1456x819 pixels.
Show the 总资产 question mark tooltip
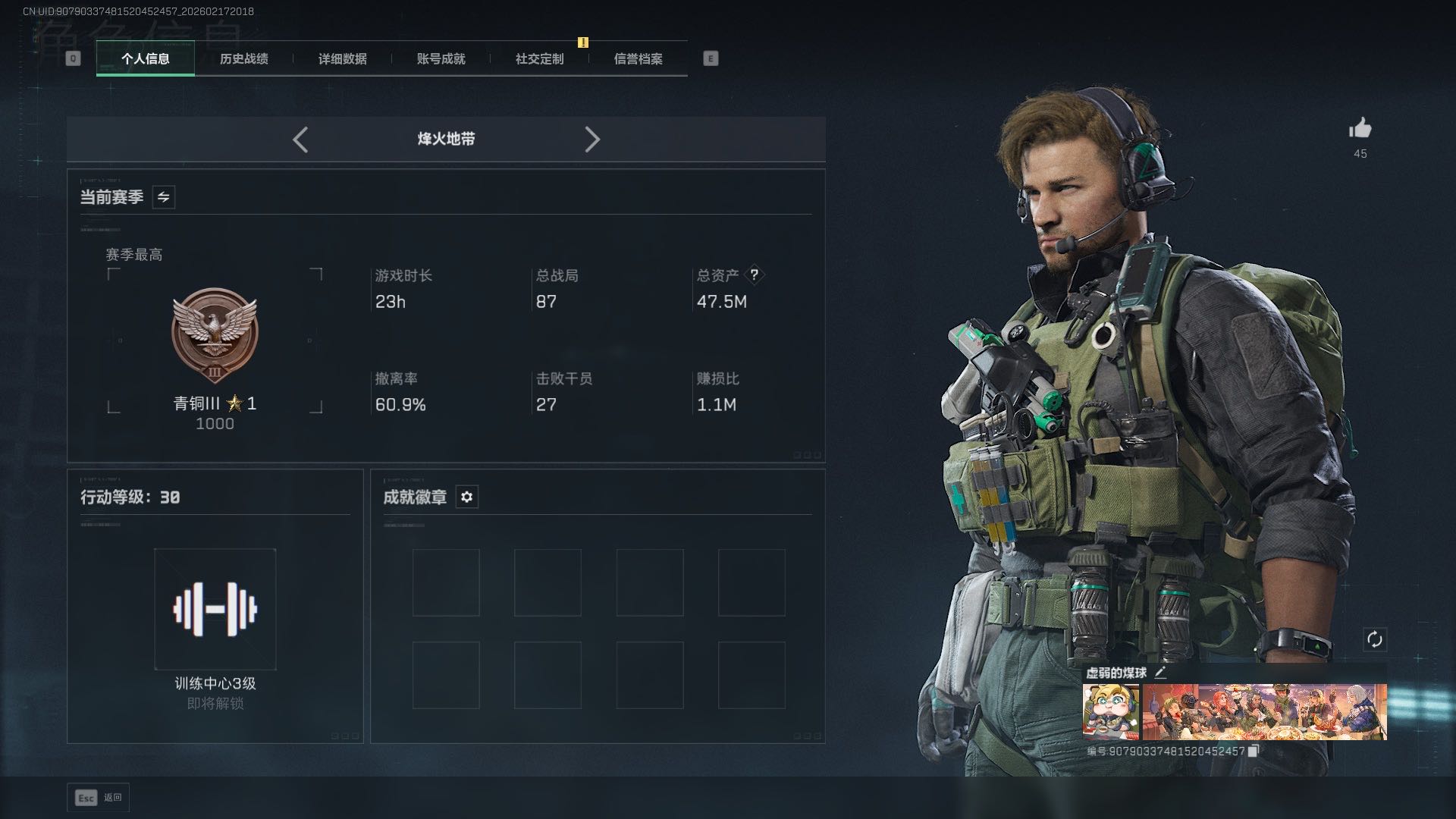point(754,275)
